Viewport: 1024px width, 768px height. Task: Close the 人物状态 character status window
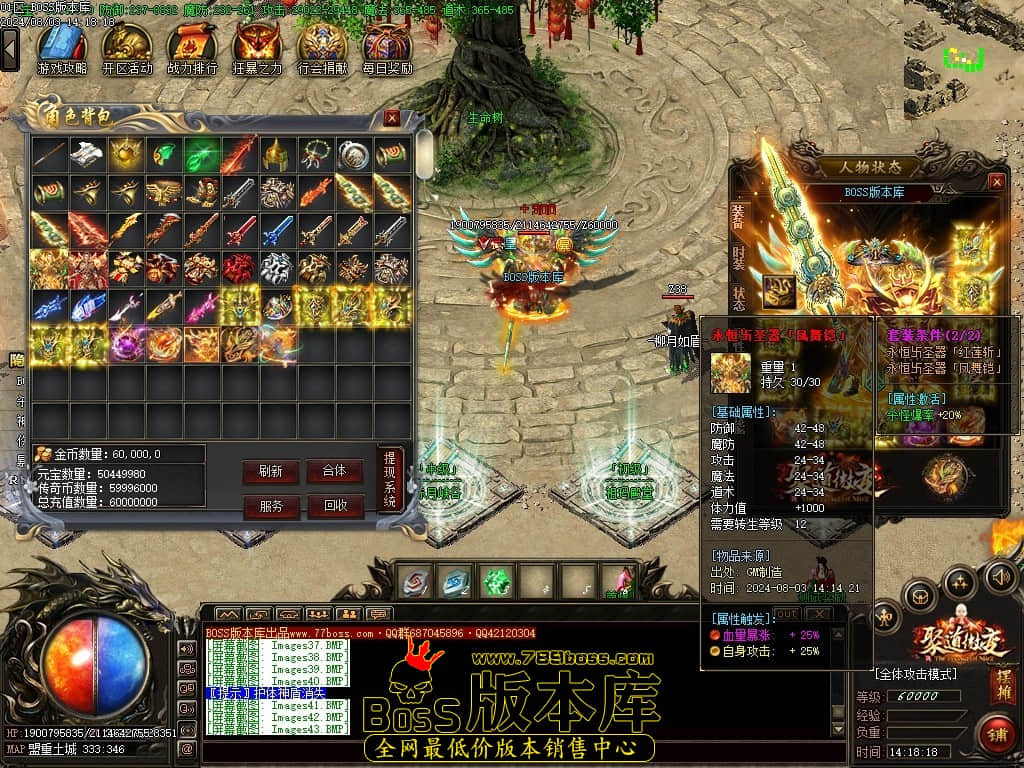996,182
